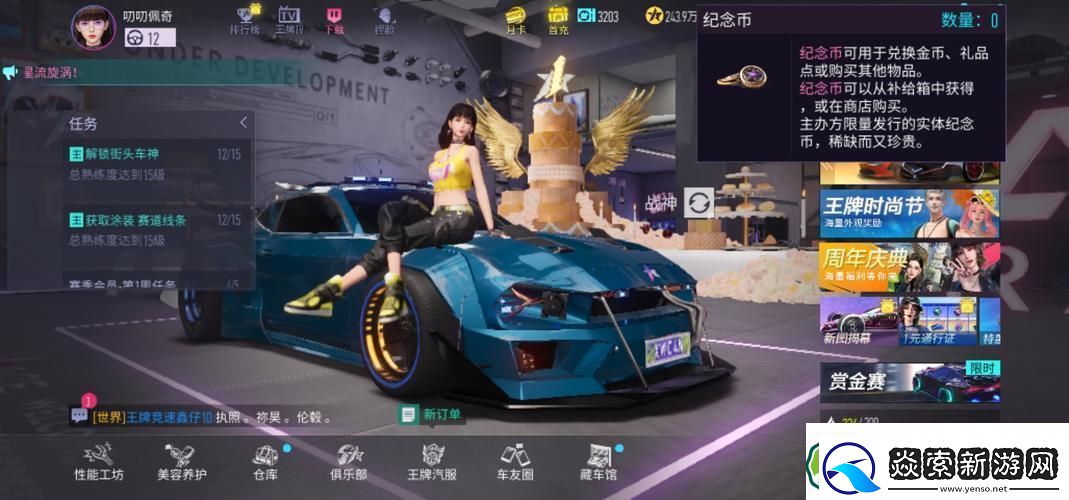Enter the 俱乐部 club
Screen dimensions: 1069x500
click(348, 464)
